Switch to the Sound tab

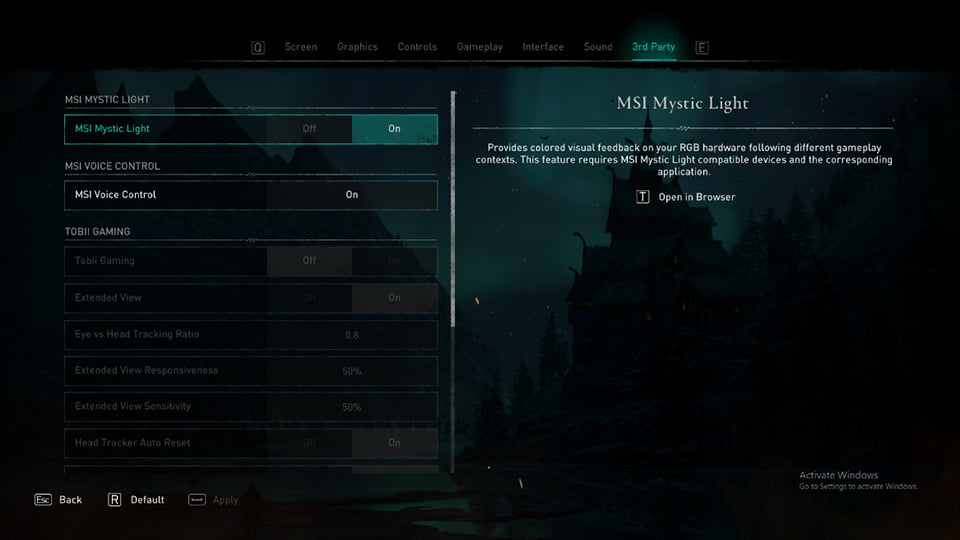[598, 47]
